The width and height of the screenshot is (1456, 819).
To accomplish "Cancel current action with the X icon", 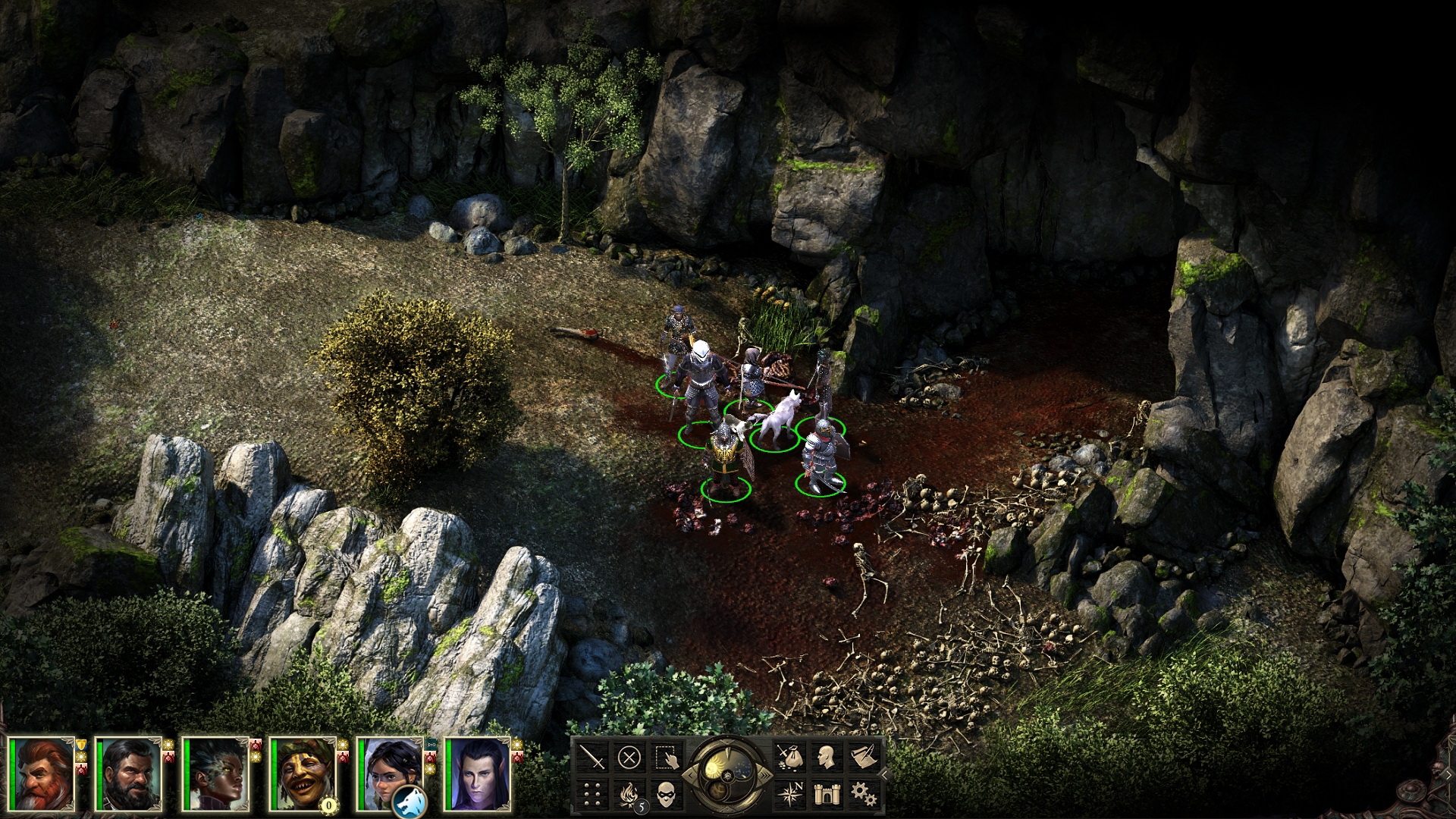I will [628, 758].
